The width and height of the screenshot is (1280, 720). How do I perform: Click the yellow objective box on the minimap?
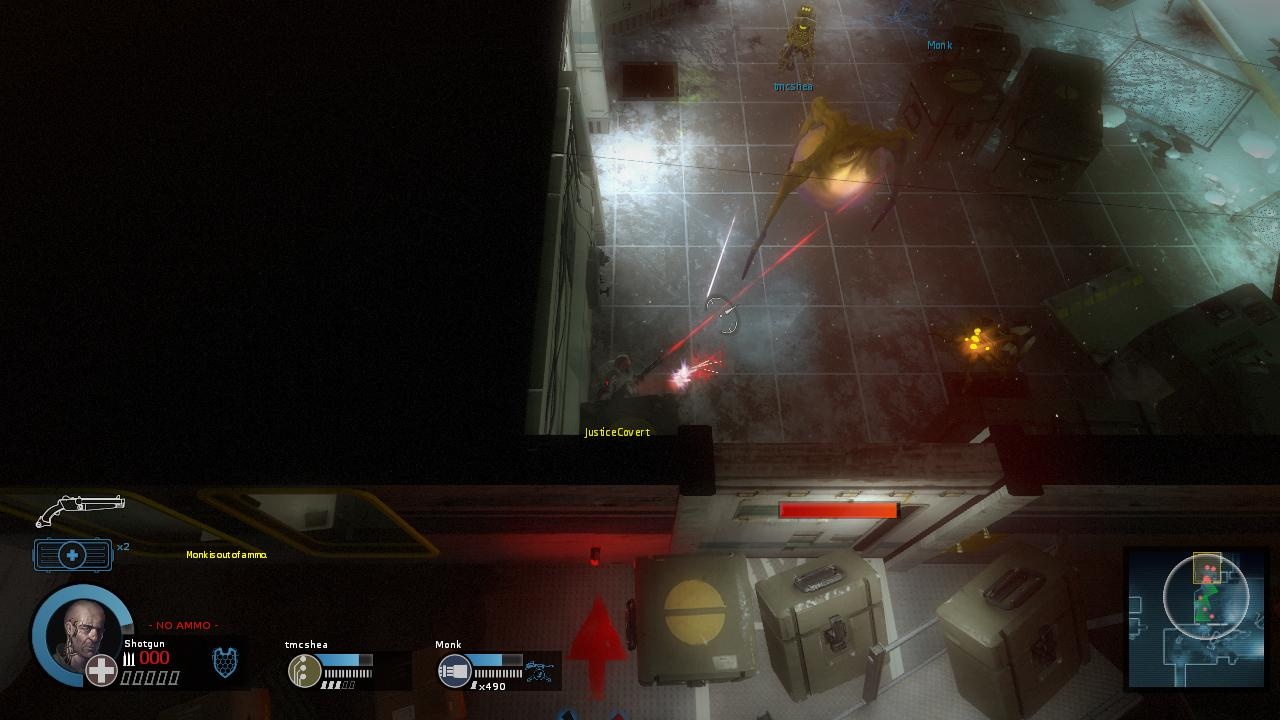[1205, 566]
